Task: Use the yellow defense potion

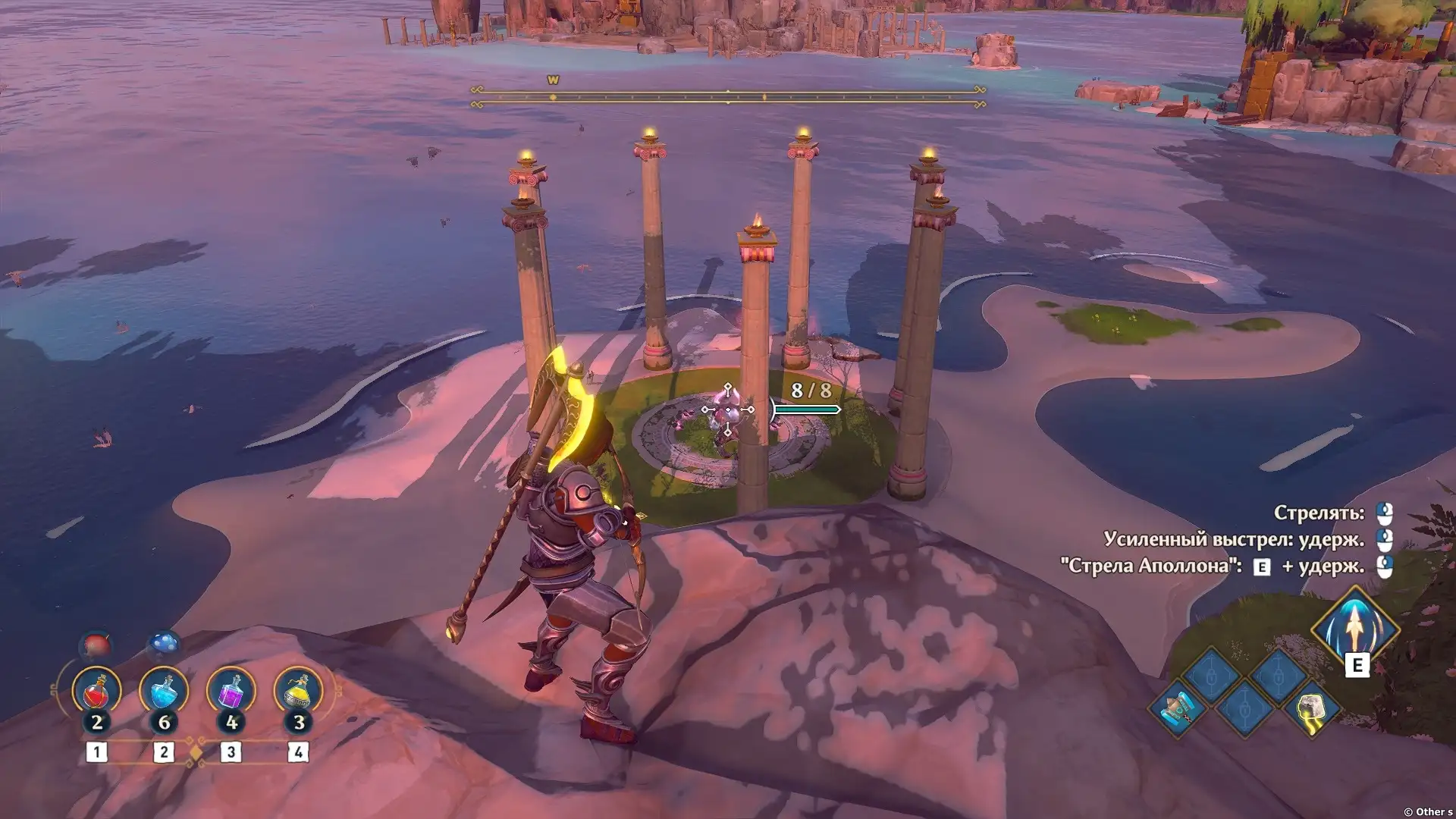Action: [x=298, y=692]
